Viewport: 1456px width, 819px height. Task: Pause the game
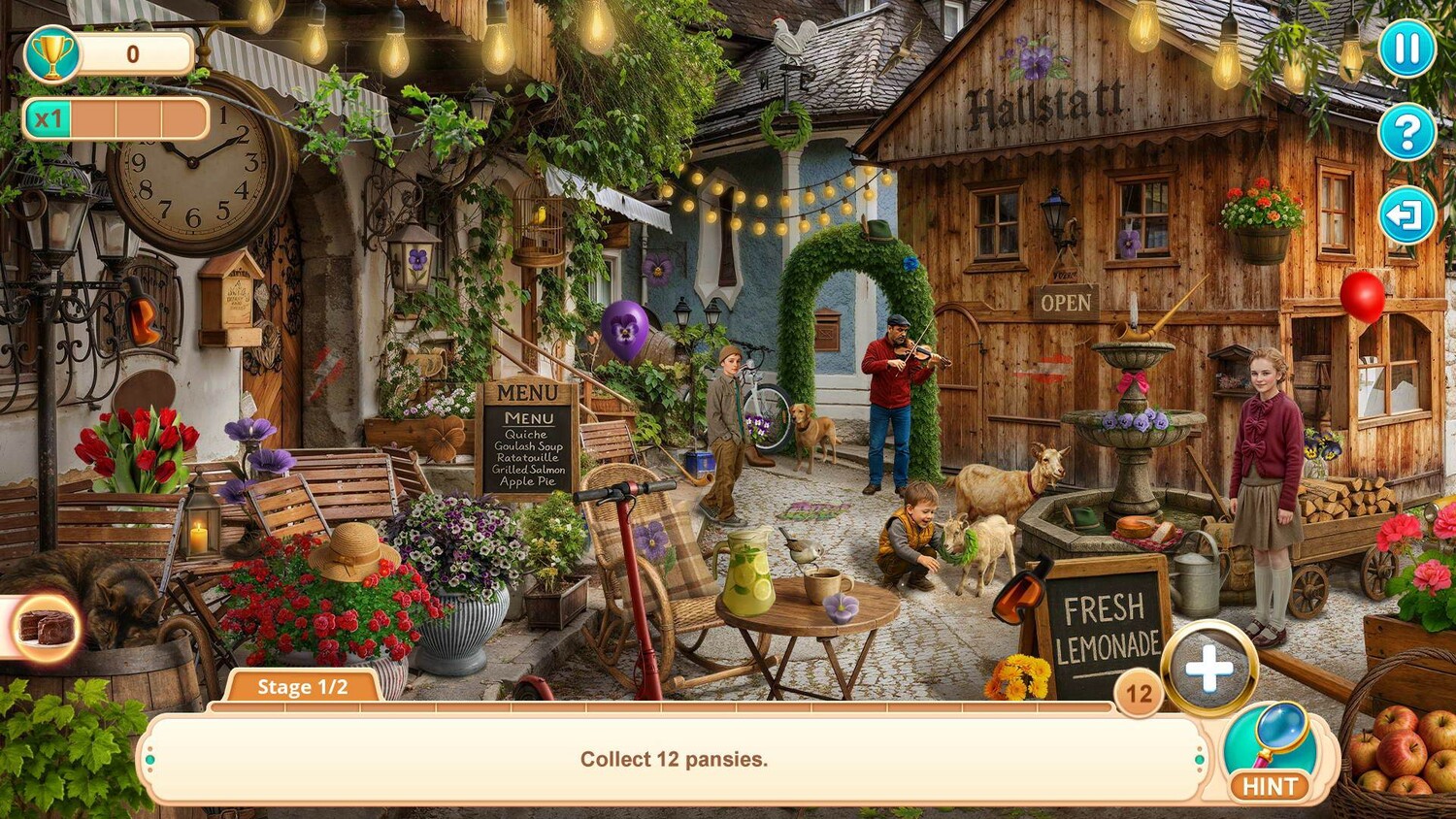click(x=1406, y=49)
